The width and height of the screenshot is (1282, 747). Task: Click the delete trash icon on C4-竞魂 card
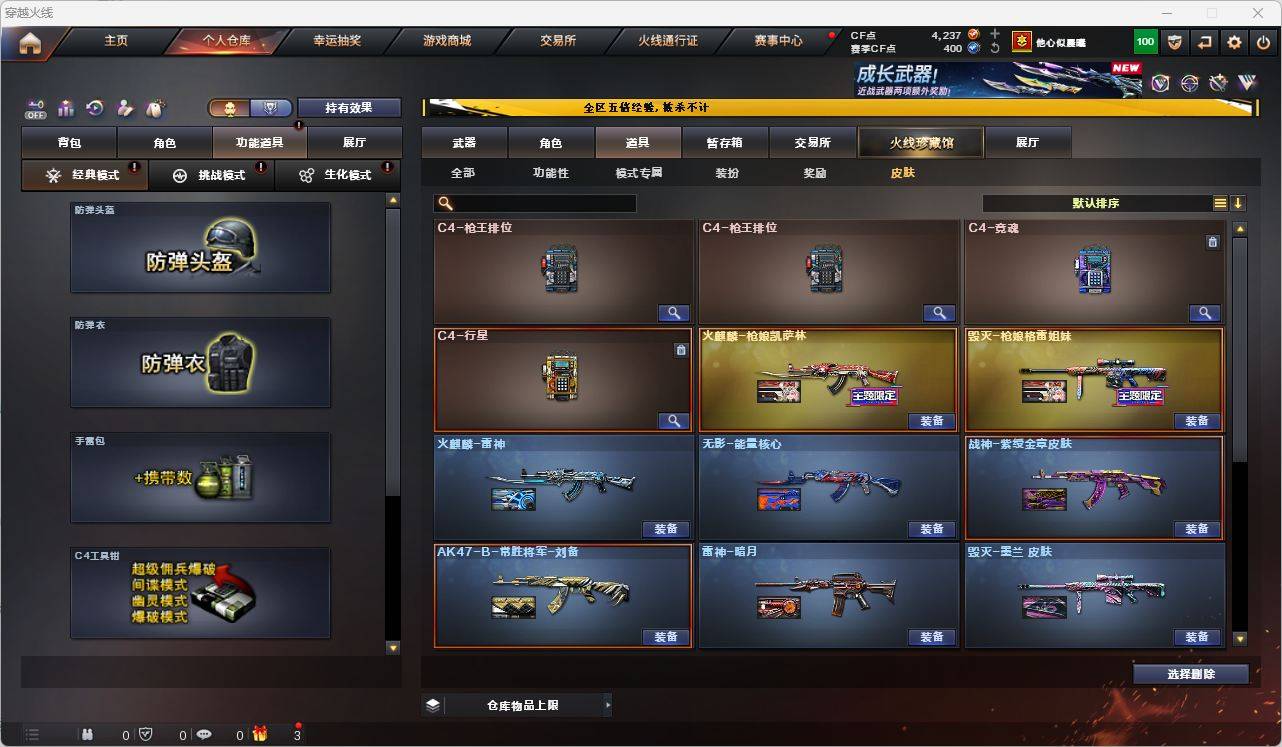point(1212,242)
